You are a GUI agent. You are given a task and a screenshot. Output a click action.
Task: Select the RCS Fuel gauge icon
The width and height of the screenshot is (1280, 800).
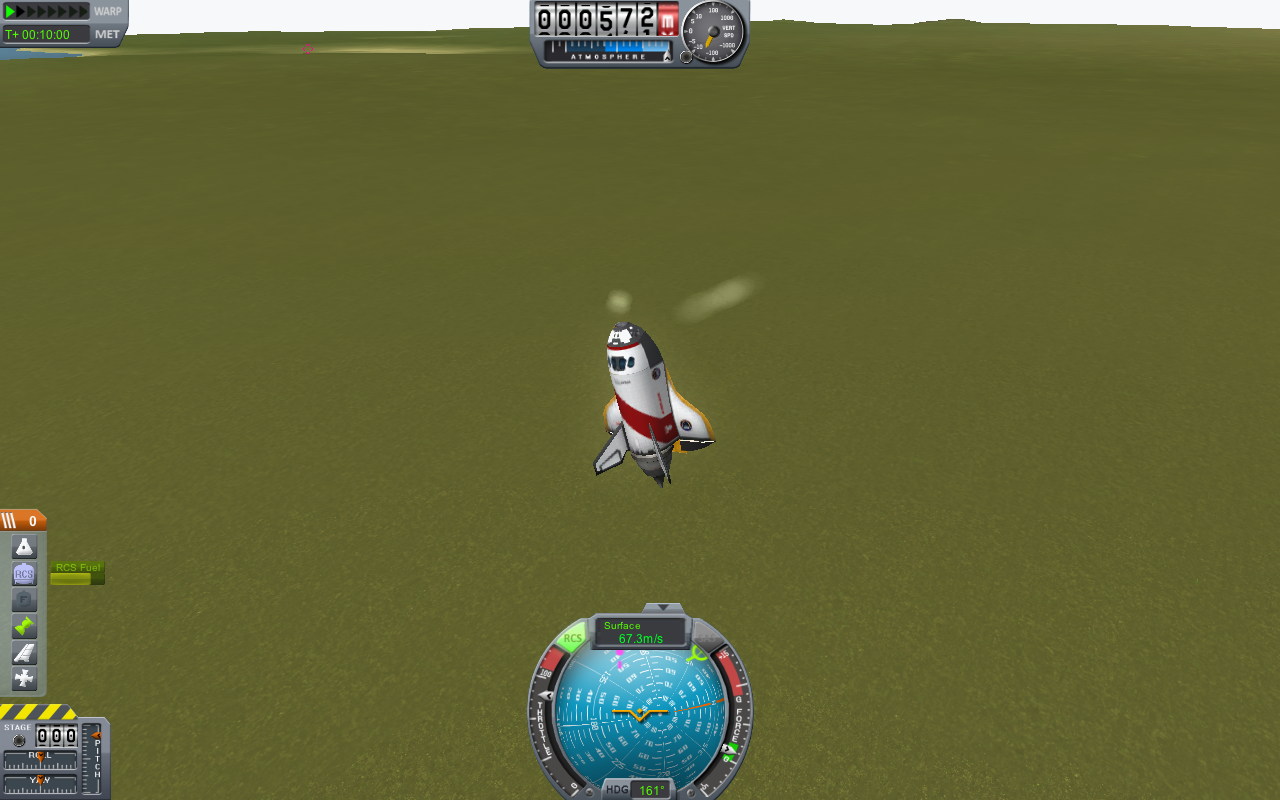tap(77, 573)
